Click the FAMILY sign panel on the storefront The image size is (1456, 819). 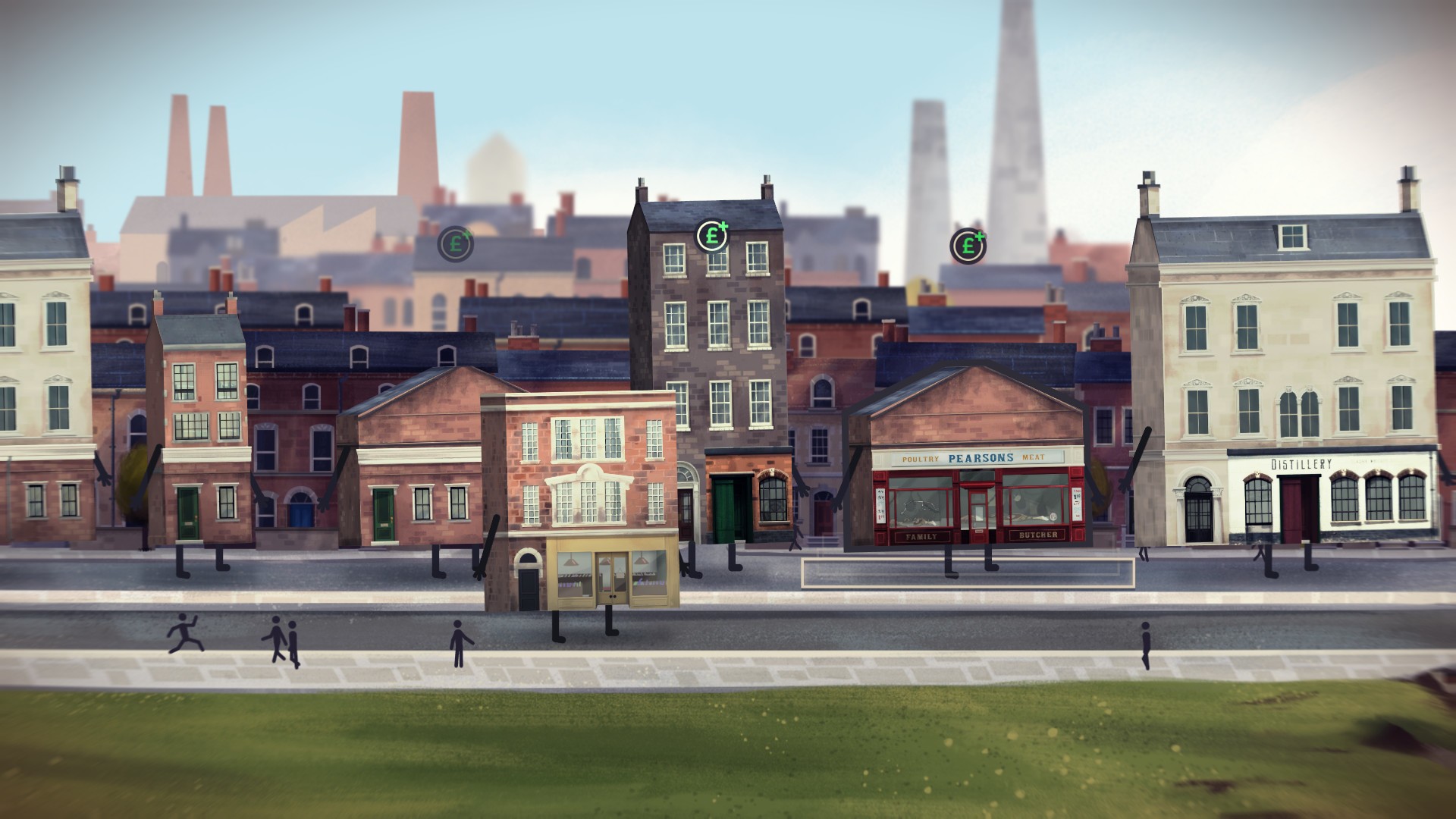[921, 537]
